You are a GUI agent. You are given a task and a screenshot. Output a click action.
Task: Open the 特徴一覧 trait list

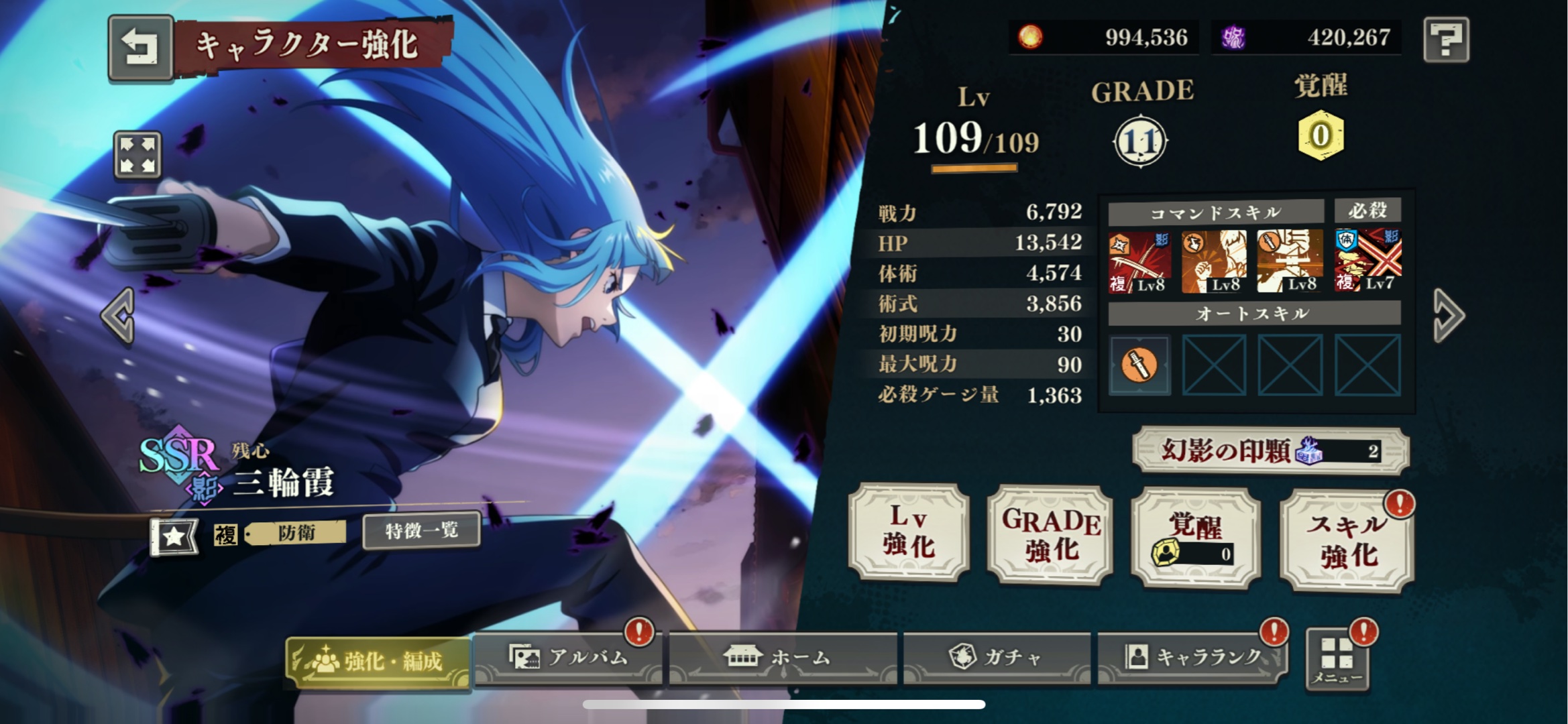(421, 531)
